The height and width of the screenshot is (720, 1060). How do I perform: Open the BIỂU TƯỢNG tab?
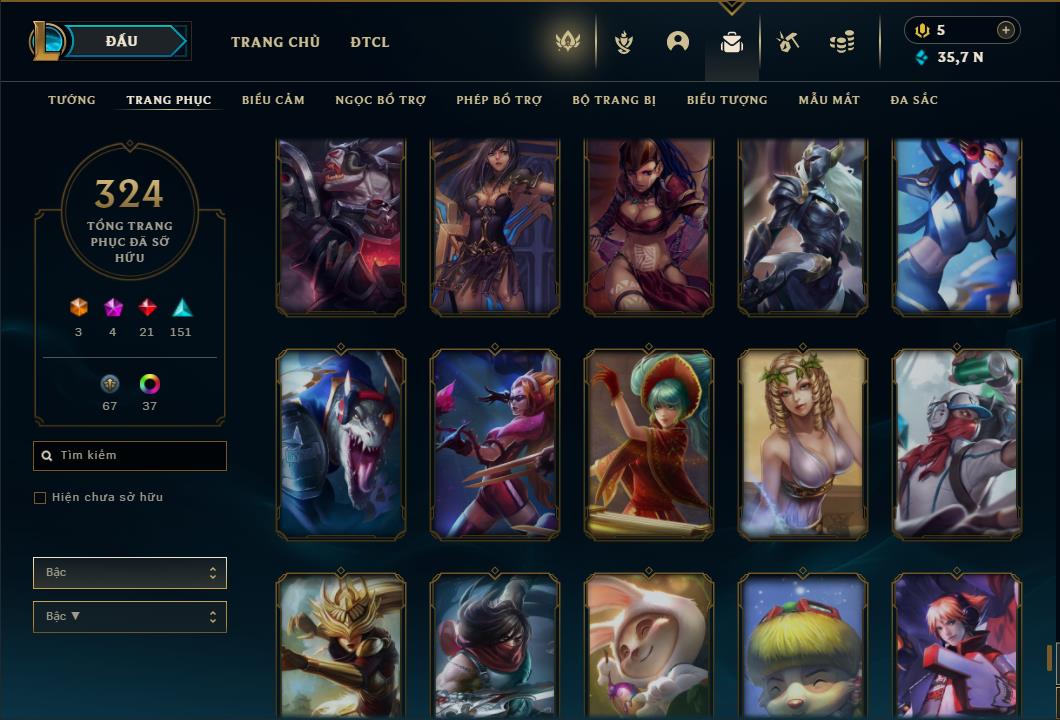point(727,100)
